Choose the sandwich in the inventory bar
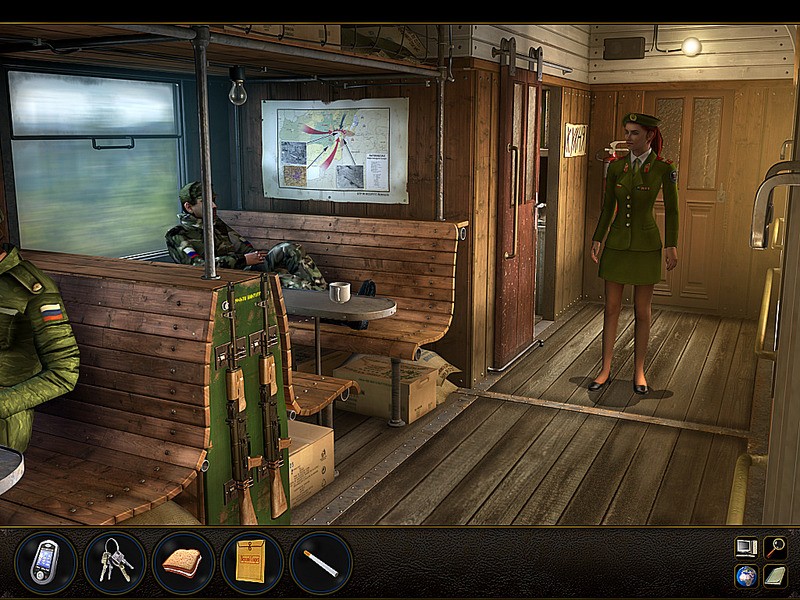This screenshot has width=800, height=600. click(x=183, y=562)
